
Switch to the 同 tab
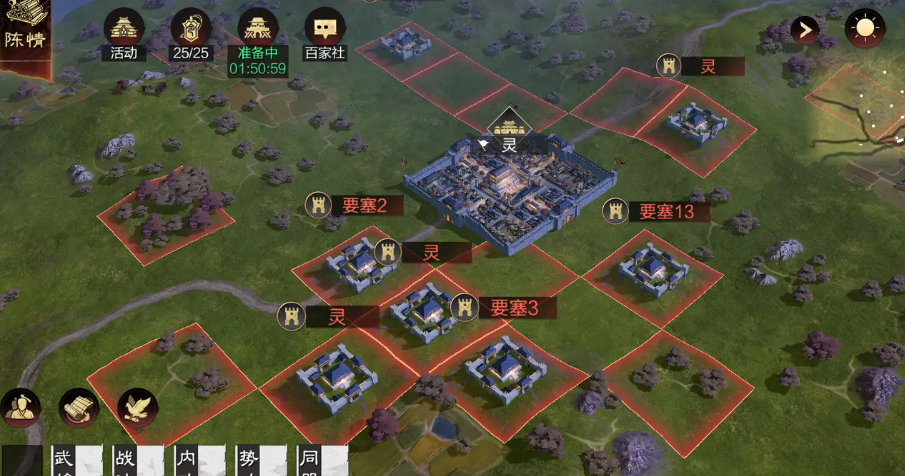pyautogui.click(x=311, y=461)
